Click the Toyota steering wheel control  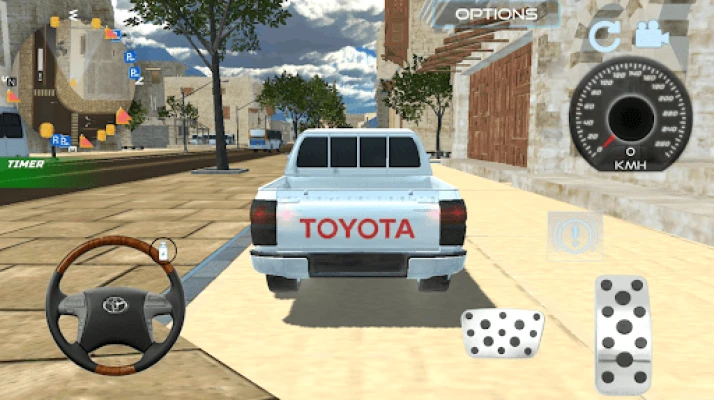coord(116,306)
